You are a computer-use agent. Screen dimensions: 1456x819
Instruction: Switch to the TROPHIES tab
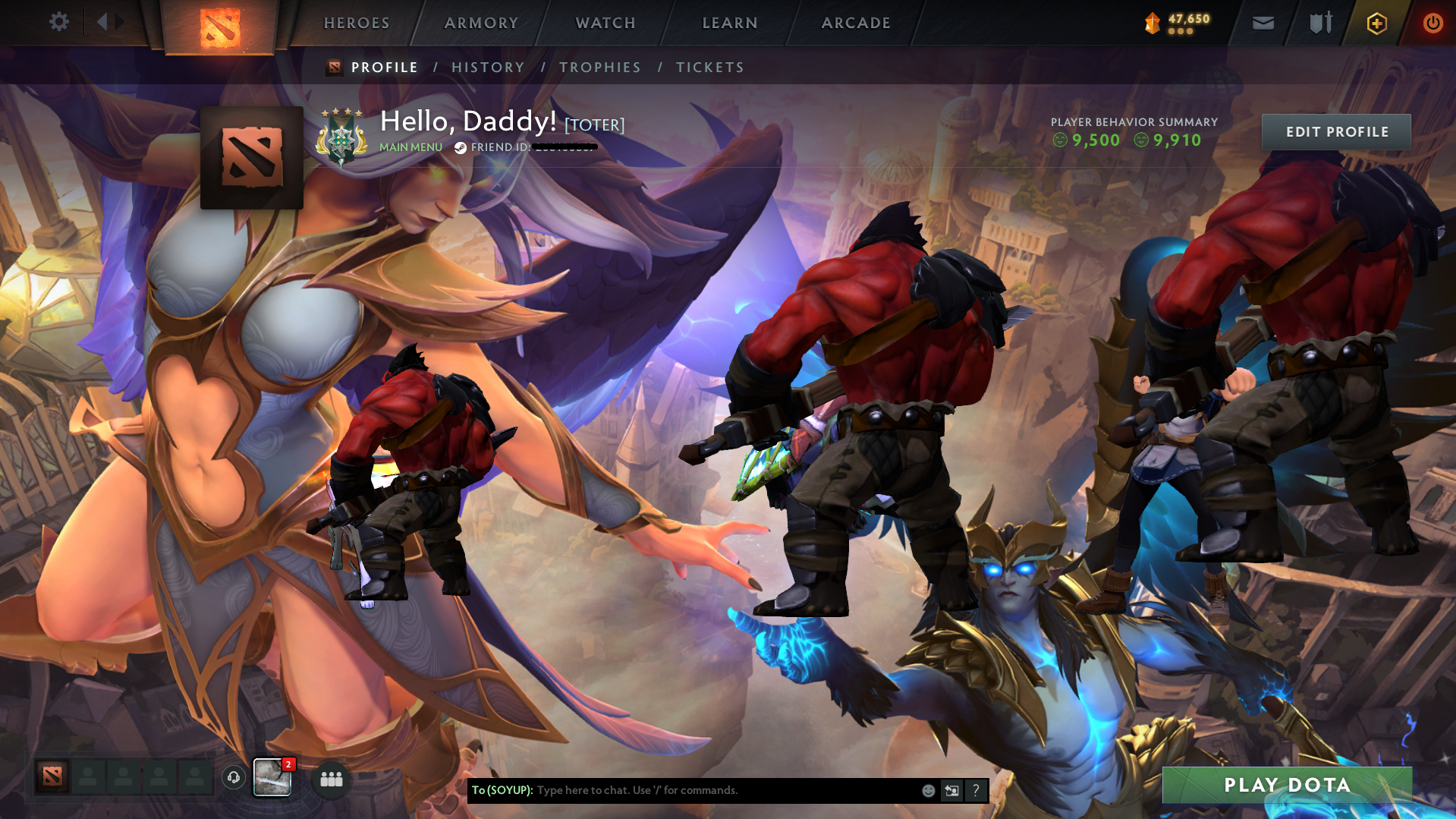pos(599,67)
